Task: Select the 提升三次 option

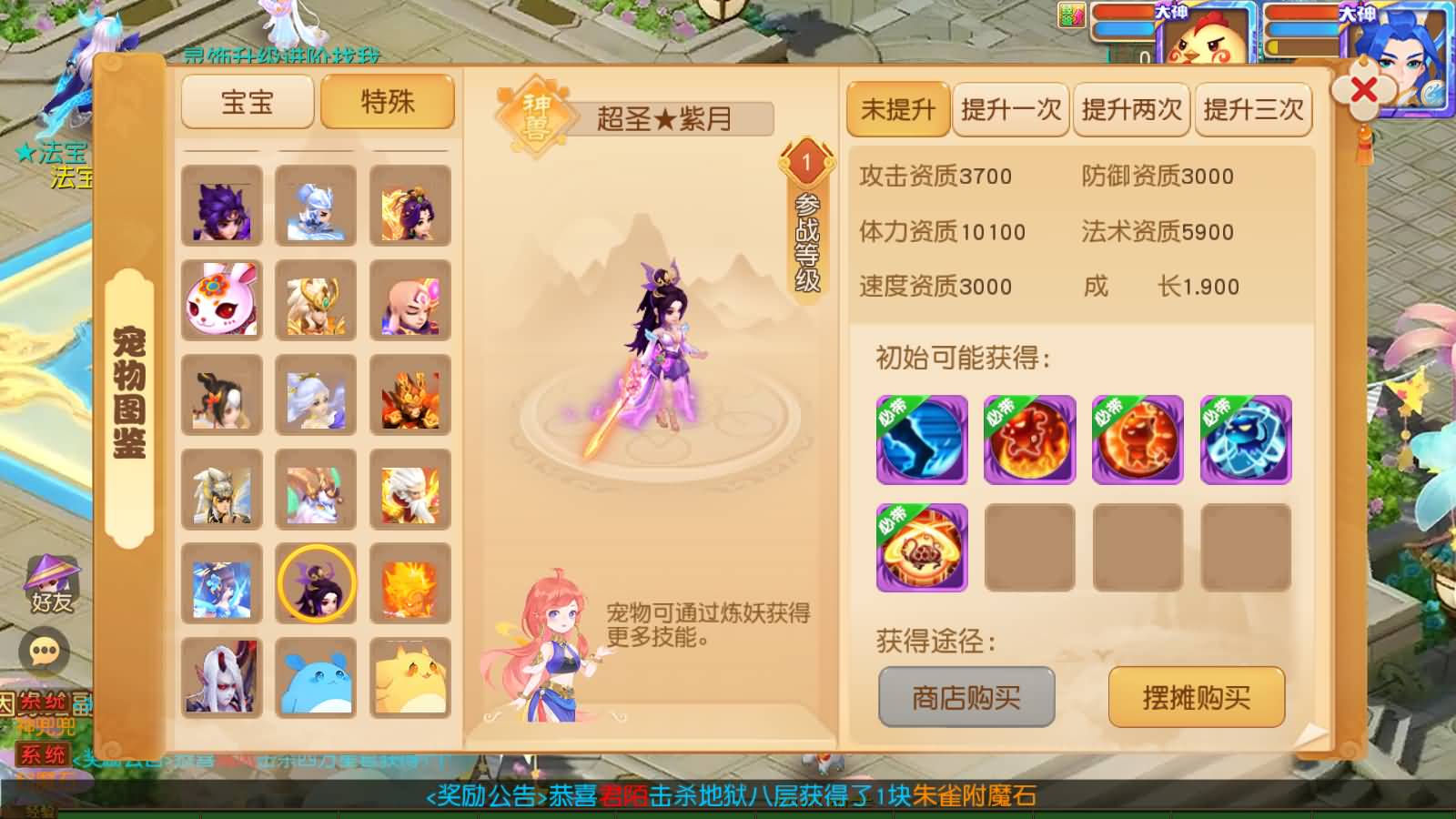Action: [1253, 111]
